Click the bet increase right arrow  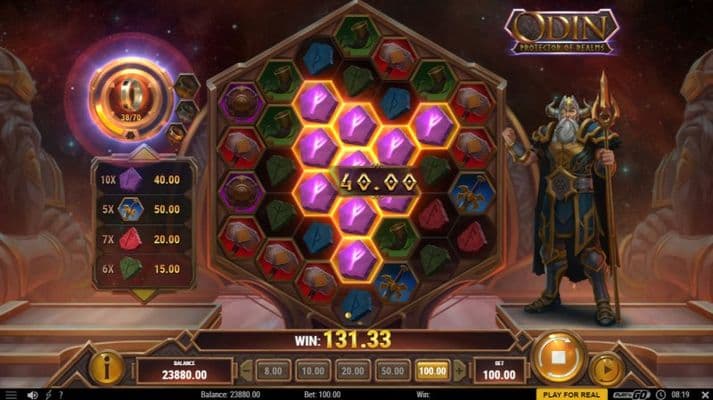[459, 370]
